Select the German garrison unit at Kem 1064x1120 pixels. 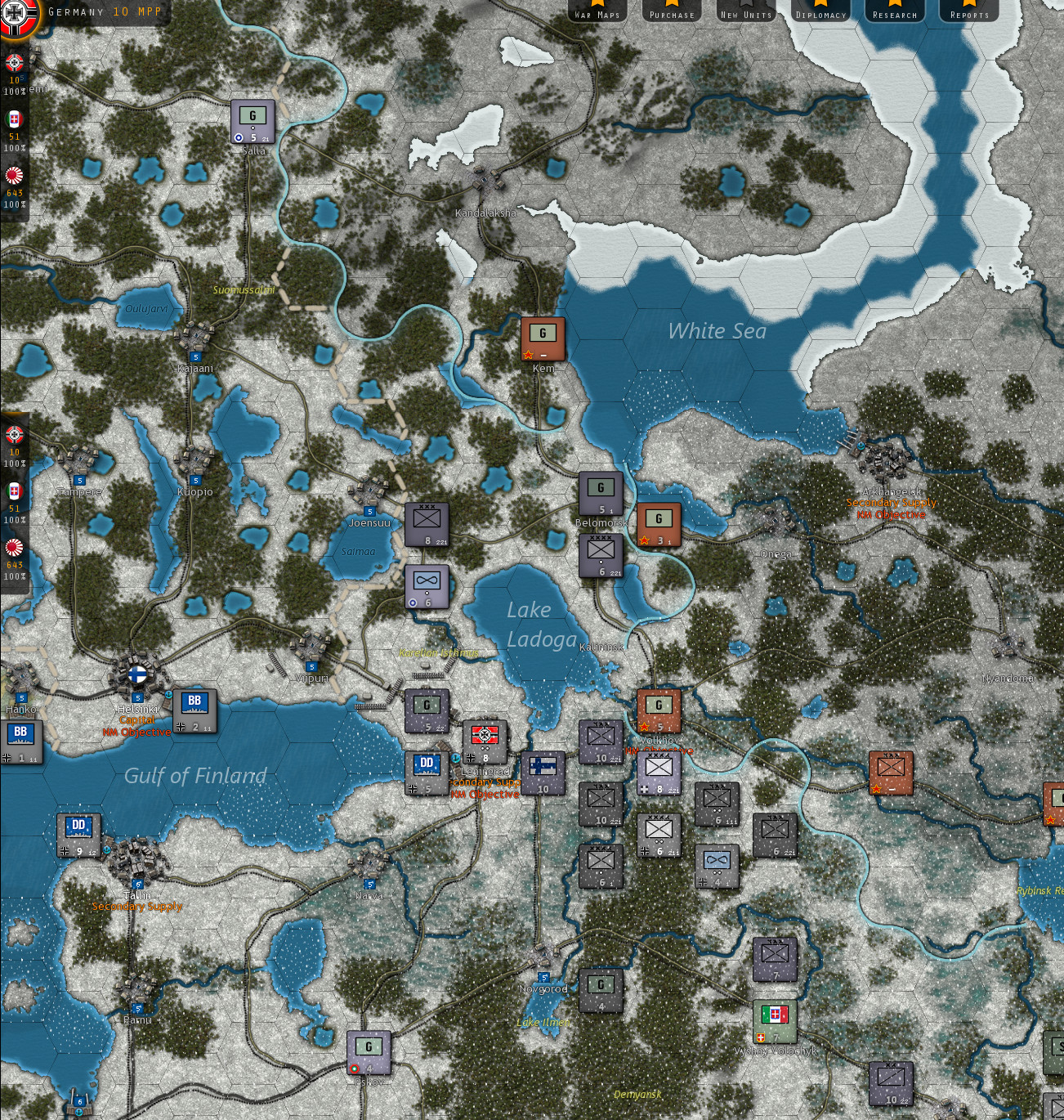[x=542, y=337]
